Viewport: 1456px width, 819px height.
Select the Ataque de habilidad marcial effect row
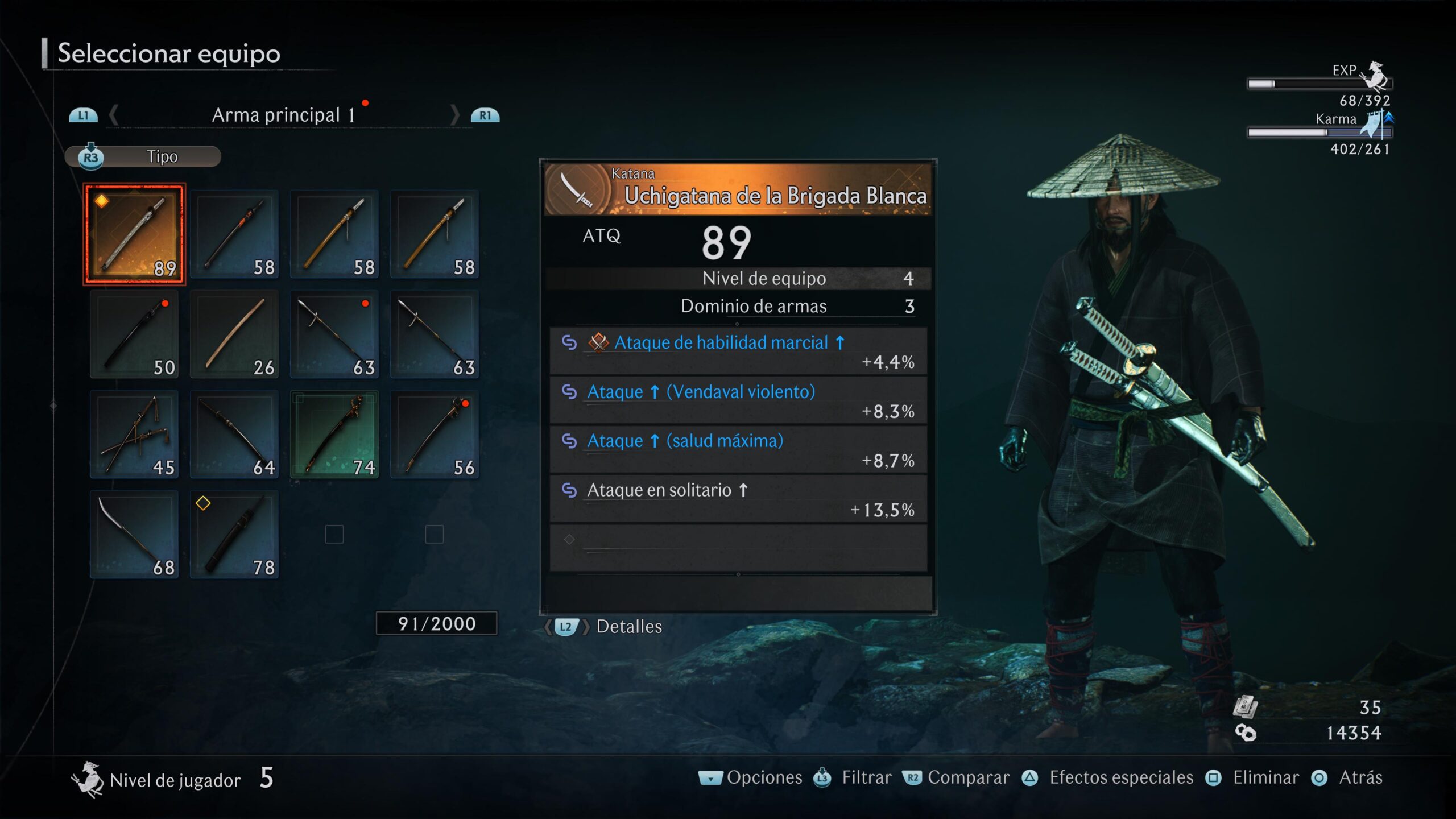tap(738, 351)
